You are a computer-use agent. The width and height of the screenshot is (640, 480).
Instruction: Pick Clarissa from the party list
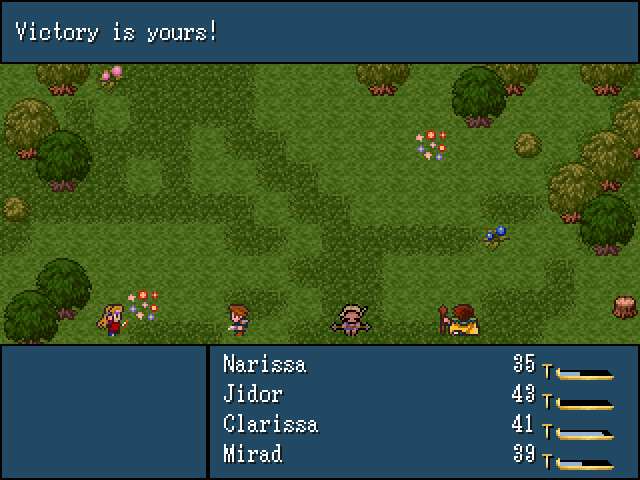(x=270, y=424)
